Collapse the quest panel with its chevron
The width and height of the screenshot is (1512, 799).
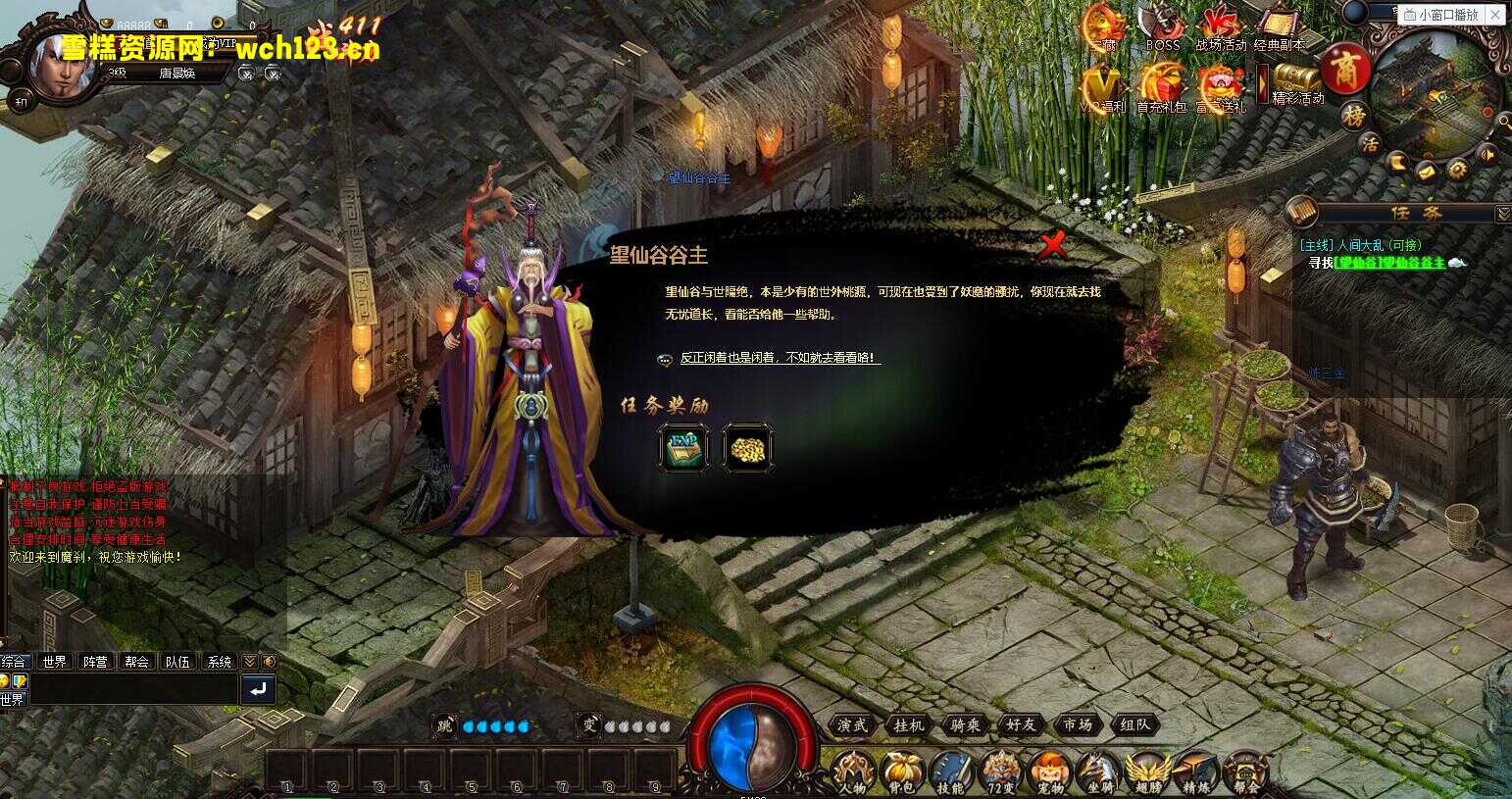(1503, 214)
